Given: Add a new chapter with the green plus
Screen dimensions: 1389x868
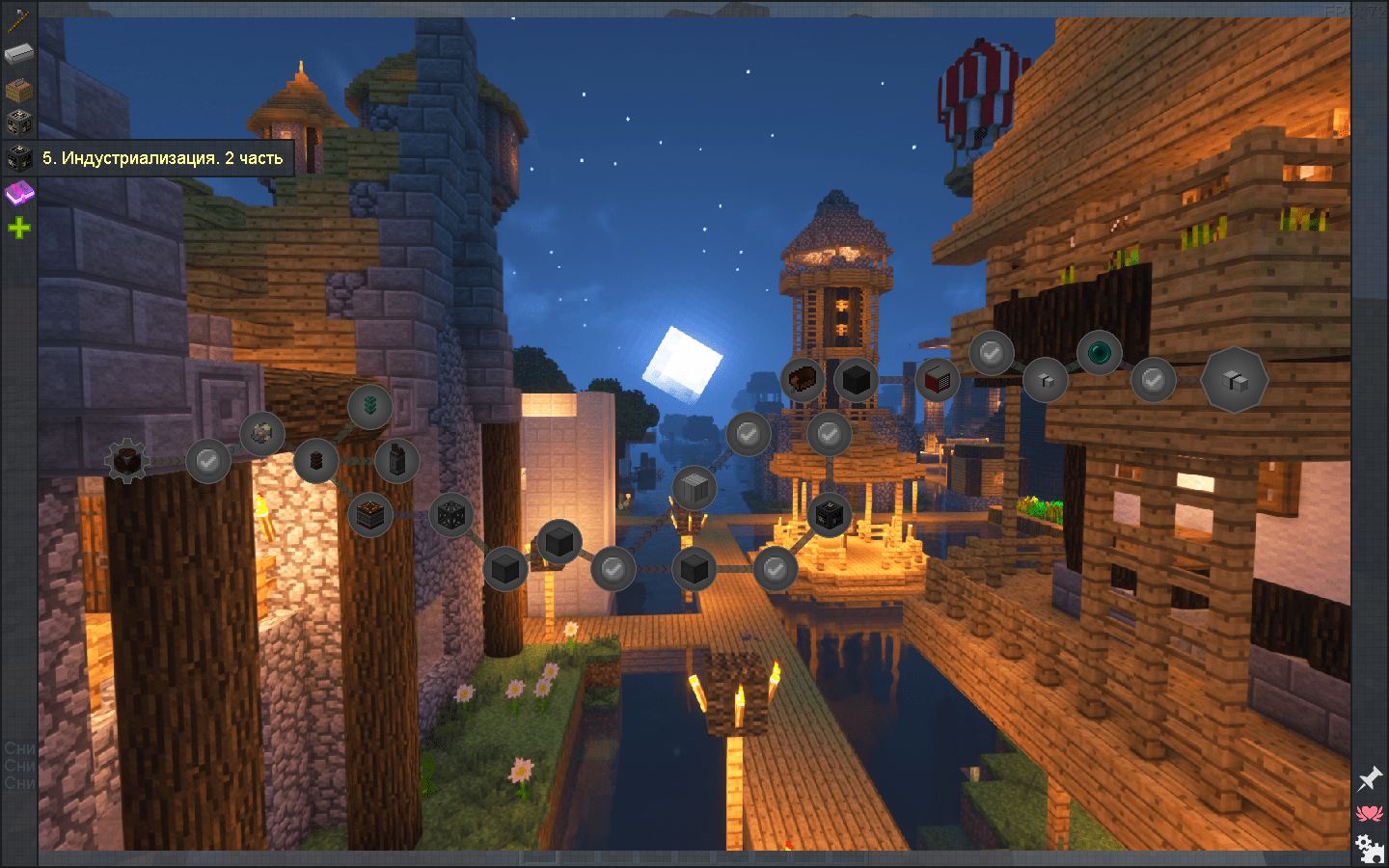Looking at the screenshot, I should click(17, 227).
